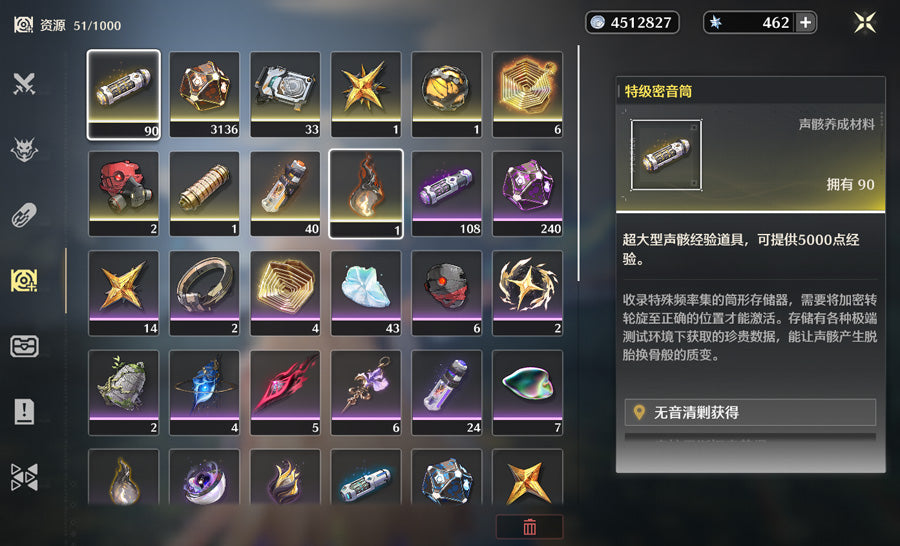Switch to the echoes tab with demon mask
Viewport: 900px width, 546px height.
tap(24, 150)
